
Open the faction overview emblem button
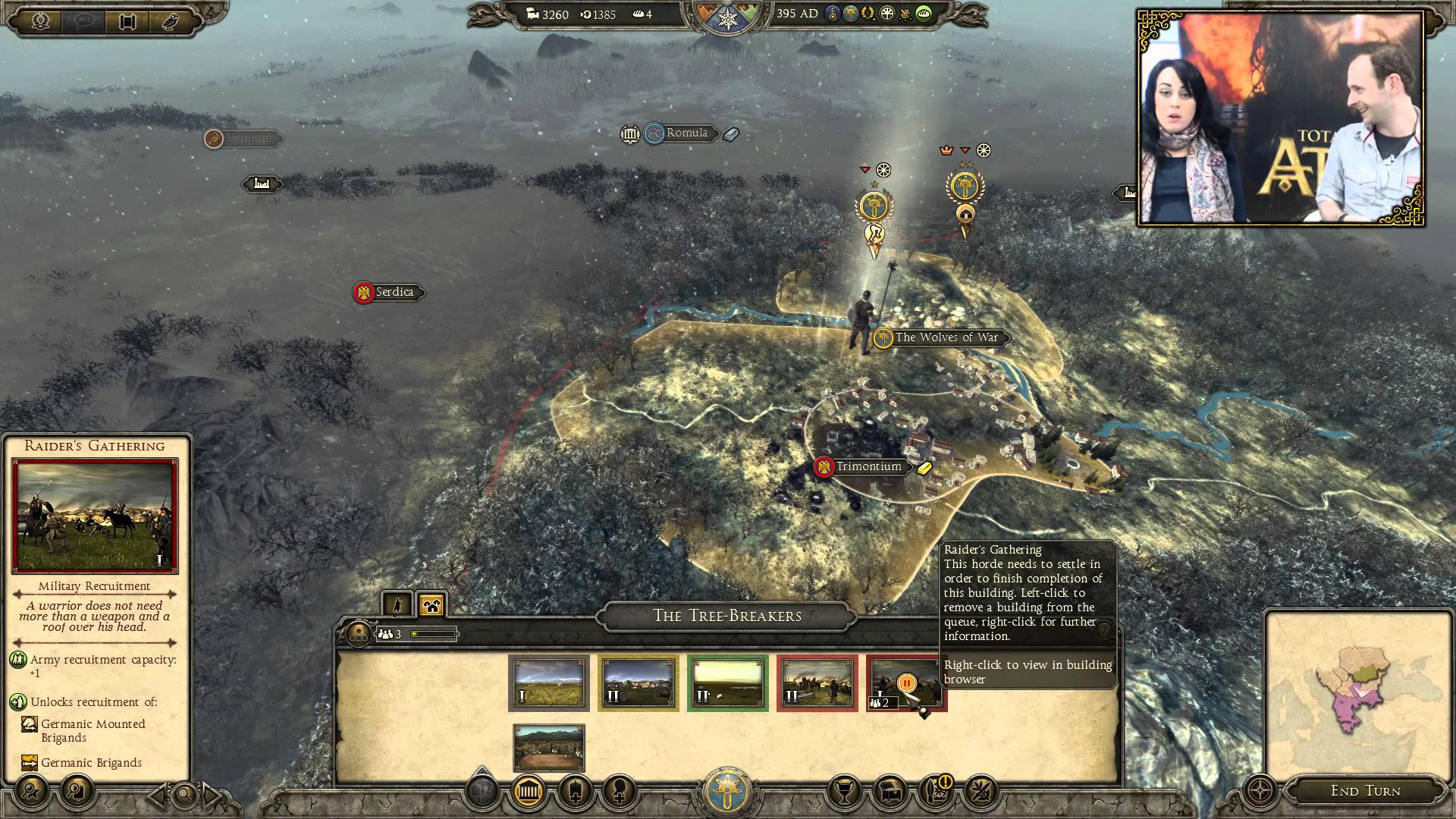[x=727, y=791]
